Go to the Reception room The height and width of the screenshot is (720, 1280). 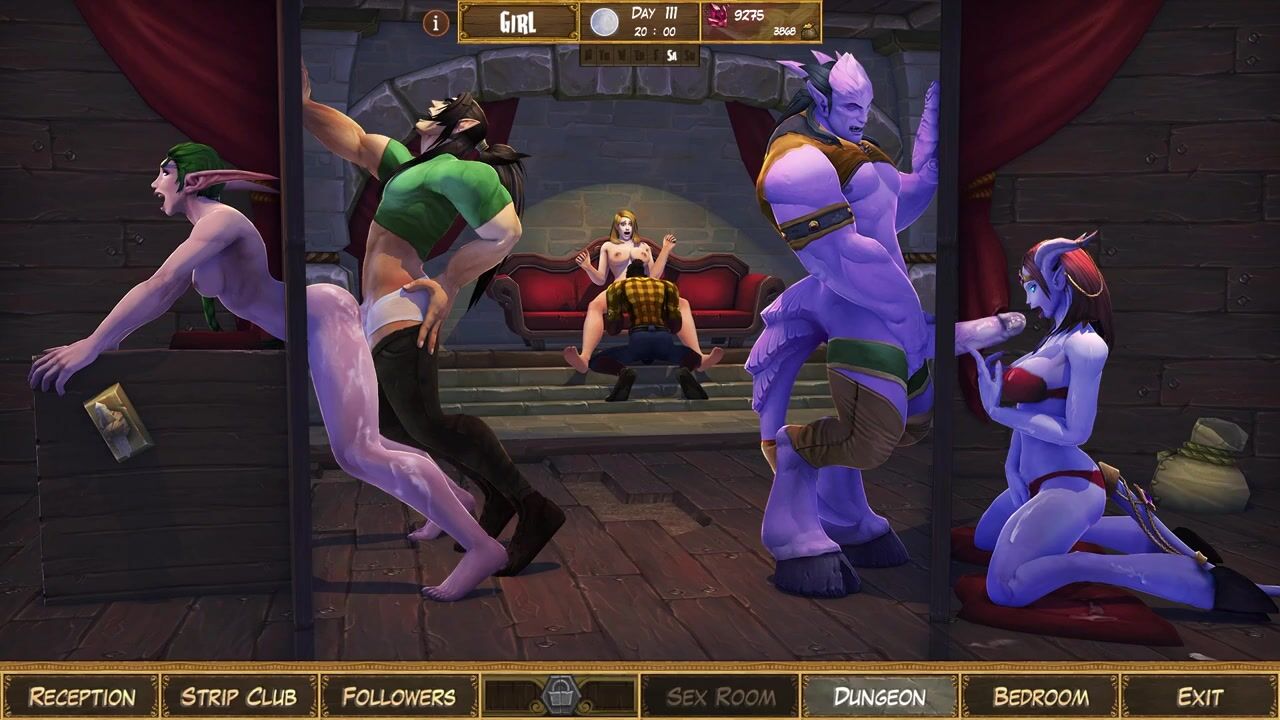coord(81,696)
